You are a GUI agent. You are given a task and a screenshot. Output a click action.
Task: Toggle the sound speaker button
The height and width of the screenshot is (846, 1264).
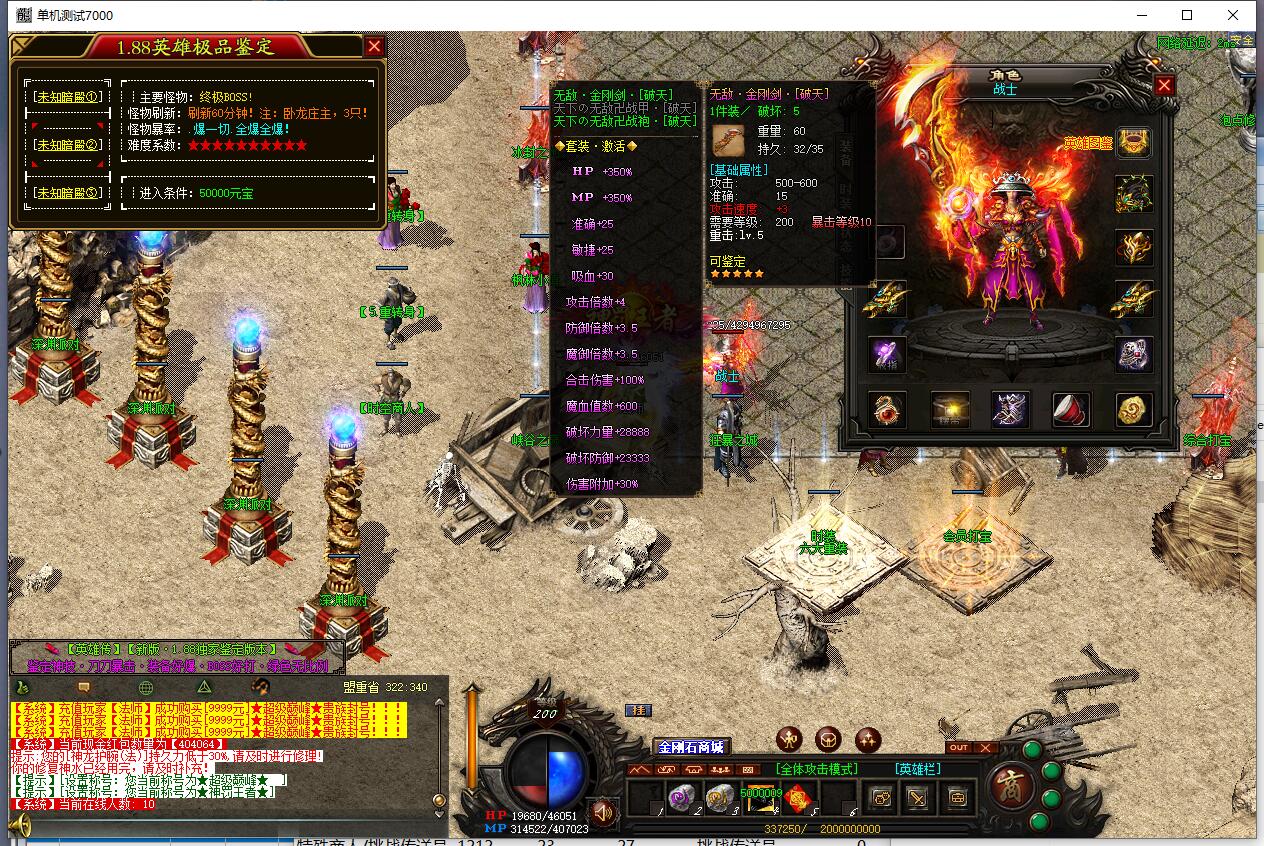pyautogui.click(x=601, y=811)
